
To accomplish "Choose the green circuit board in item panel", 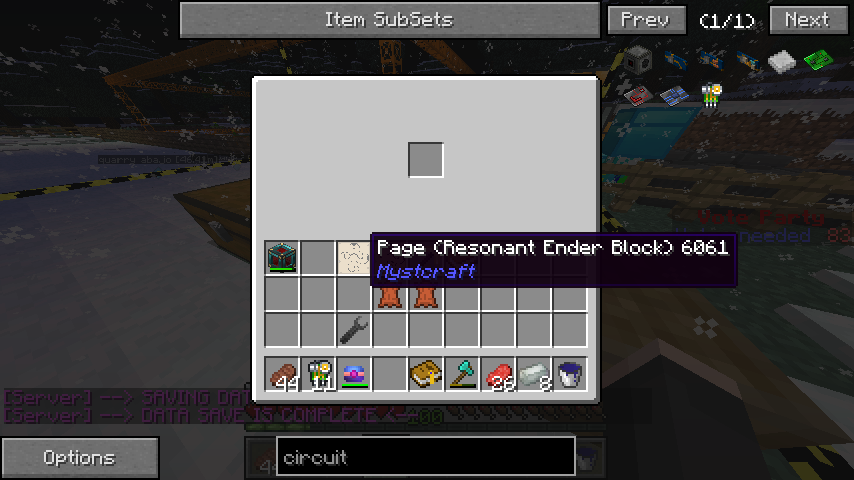I will (x=819, y=59).
